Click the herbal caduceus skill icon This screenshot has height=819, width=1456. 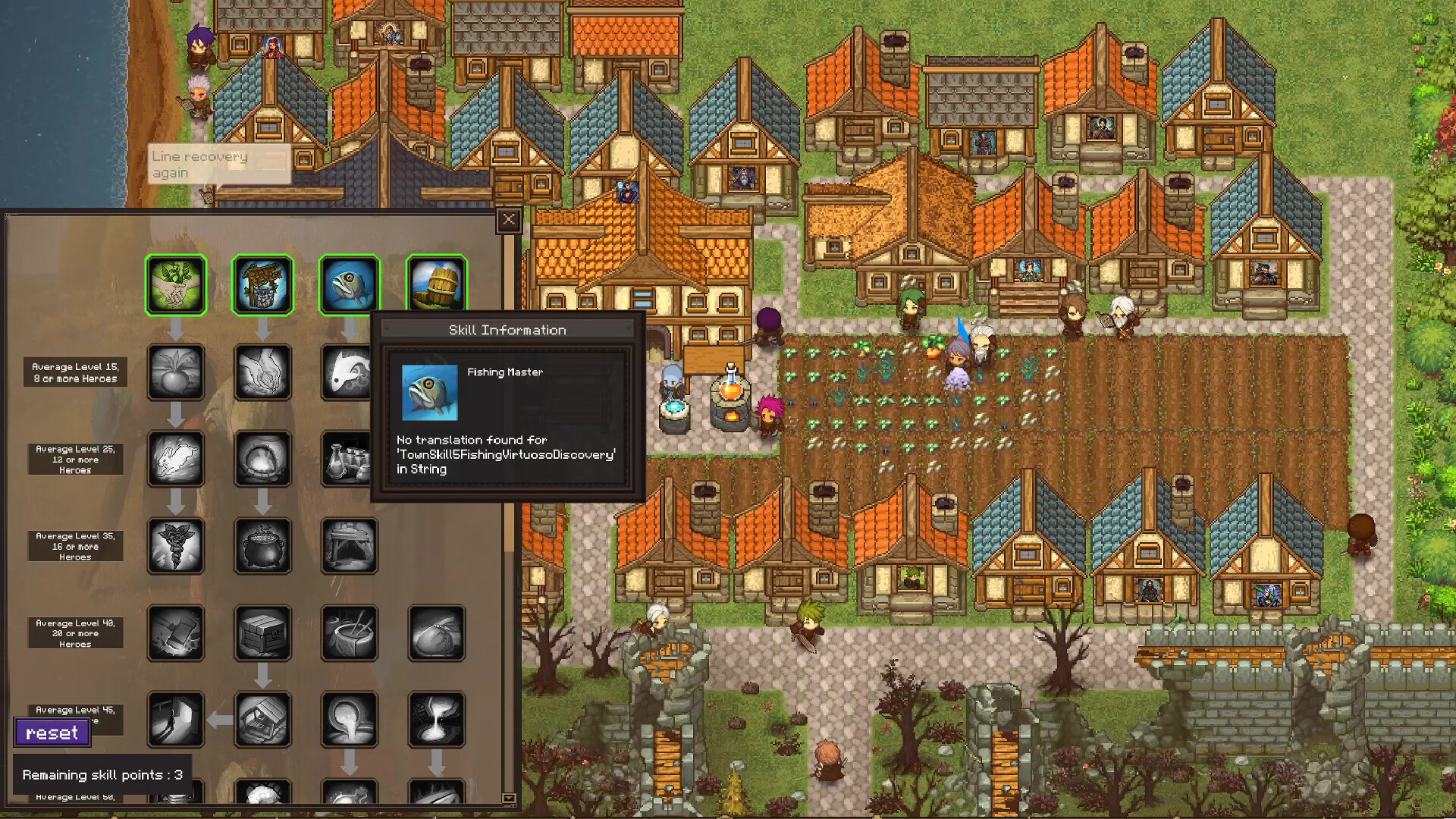coord(176,545)
